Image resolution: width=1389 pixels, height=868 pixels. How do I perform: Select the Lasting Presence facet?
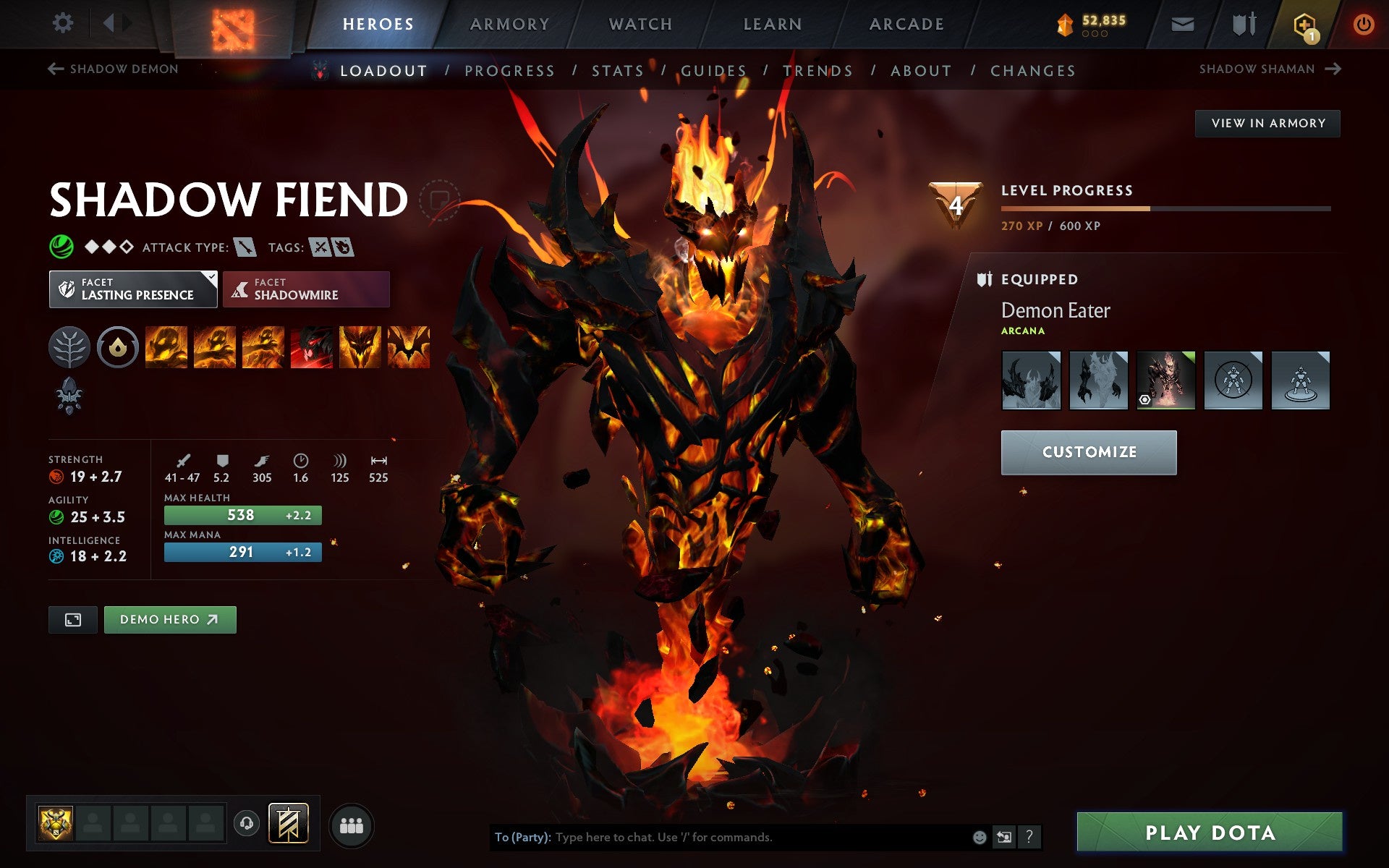(133, 289)
